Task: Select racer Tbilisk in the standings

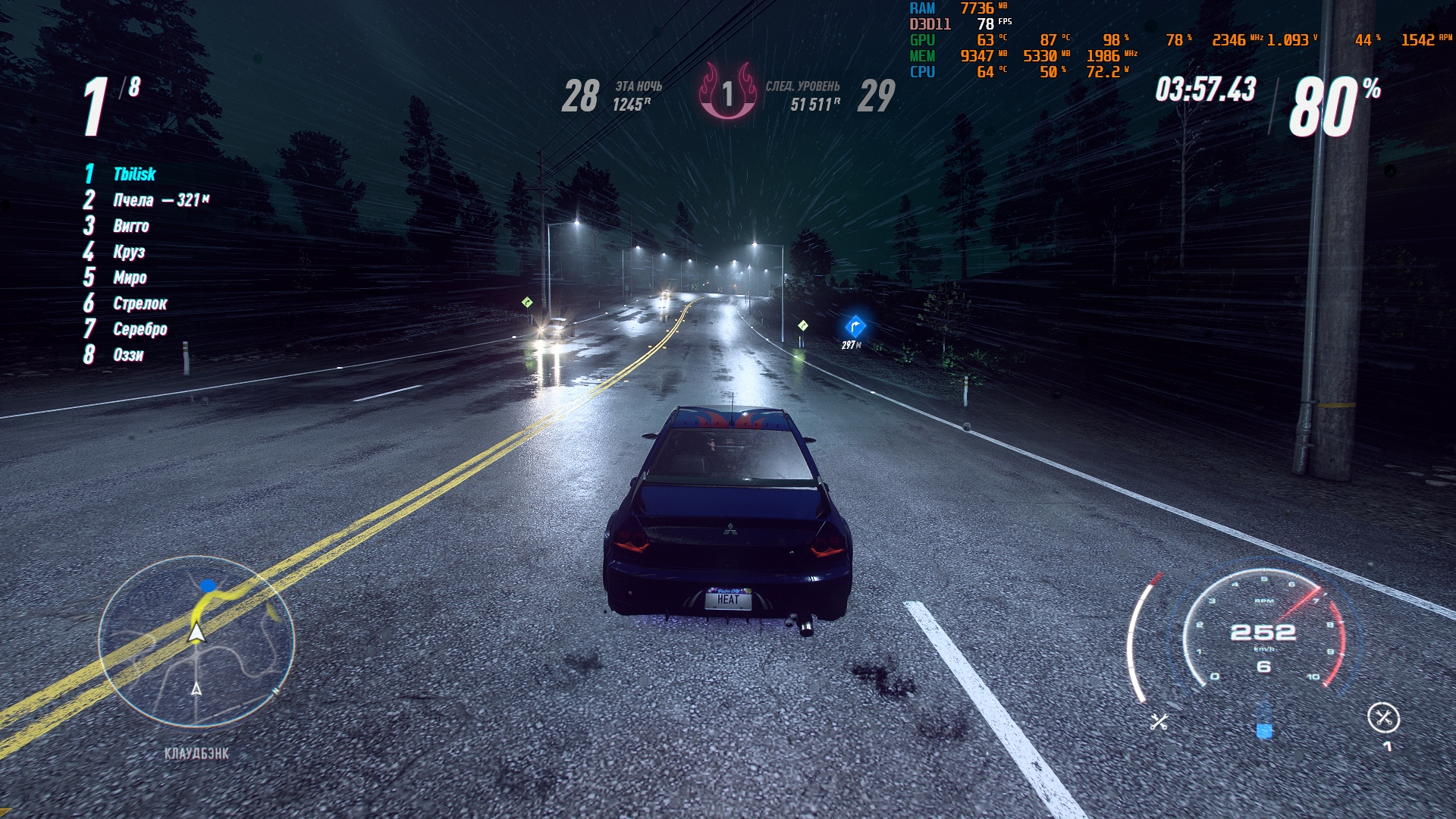Action: 134,174
